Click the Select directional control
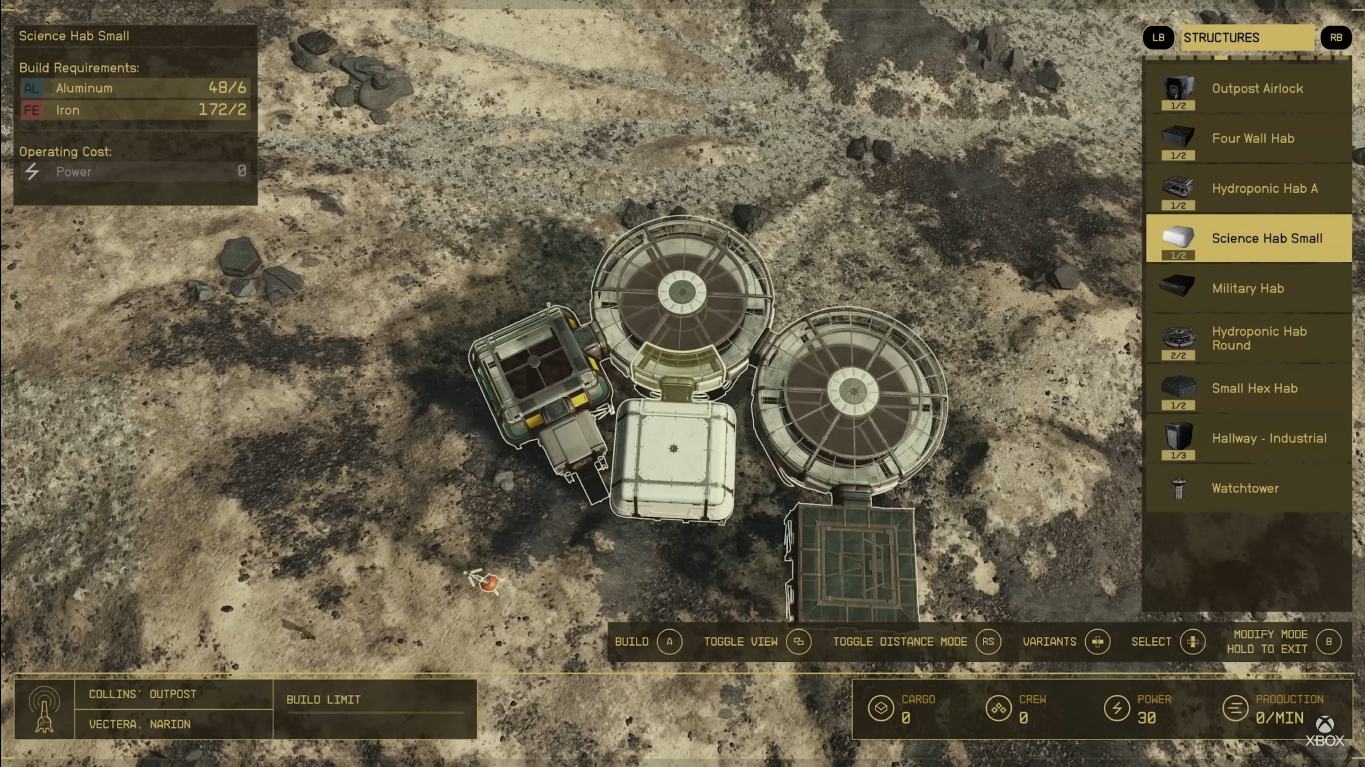 click(x=1192, y=642)
